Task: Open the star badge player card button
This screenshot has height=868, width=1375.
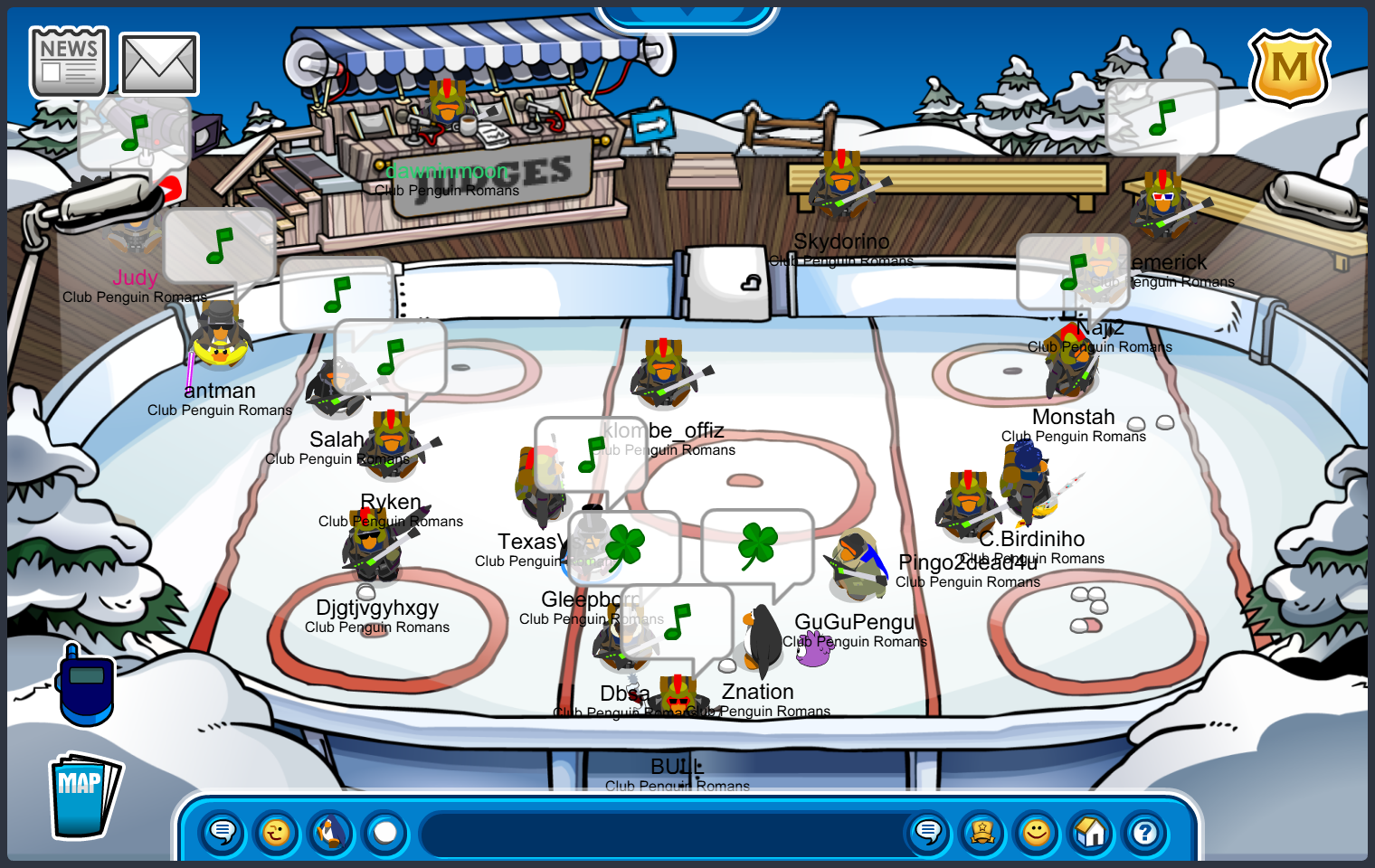Action: [x=982, y=832]
